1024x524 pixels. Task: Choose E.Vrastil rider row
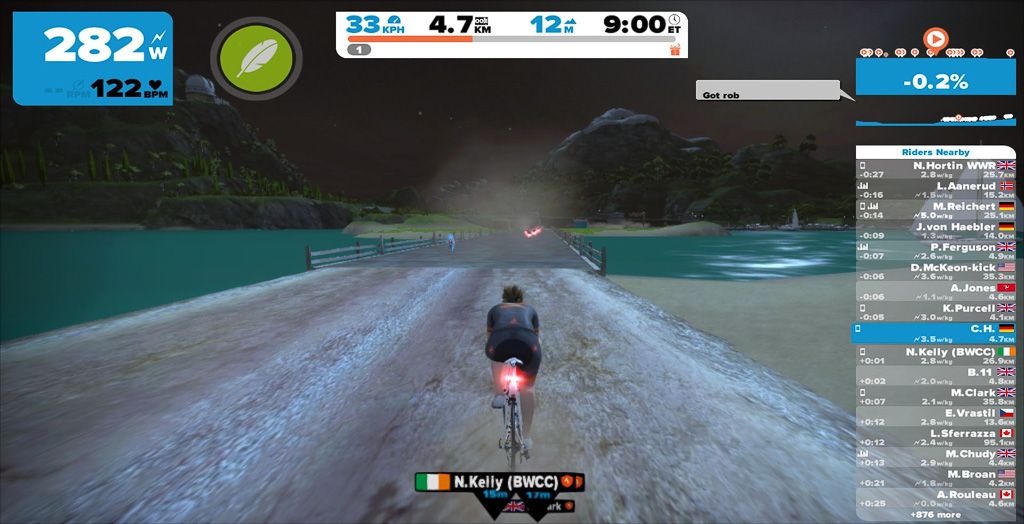coord(935,417)
